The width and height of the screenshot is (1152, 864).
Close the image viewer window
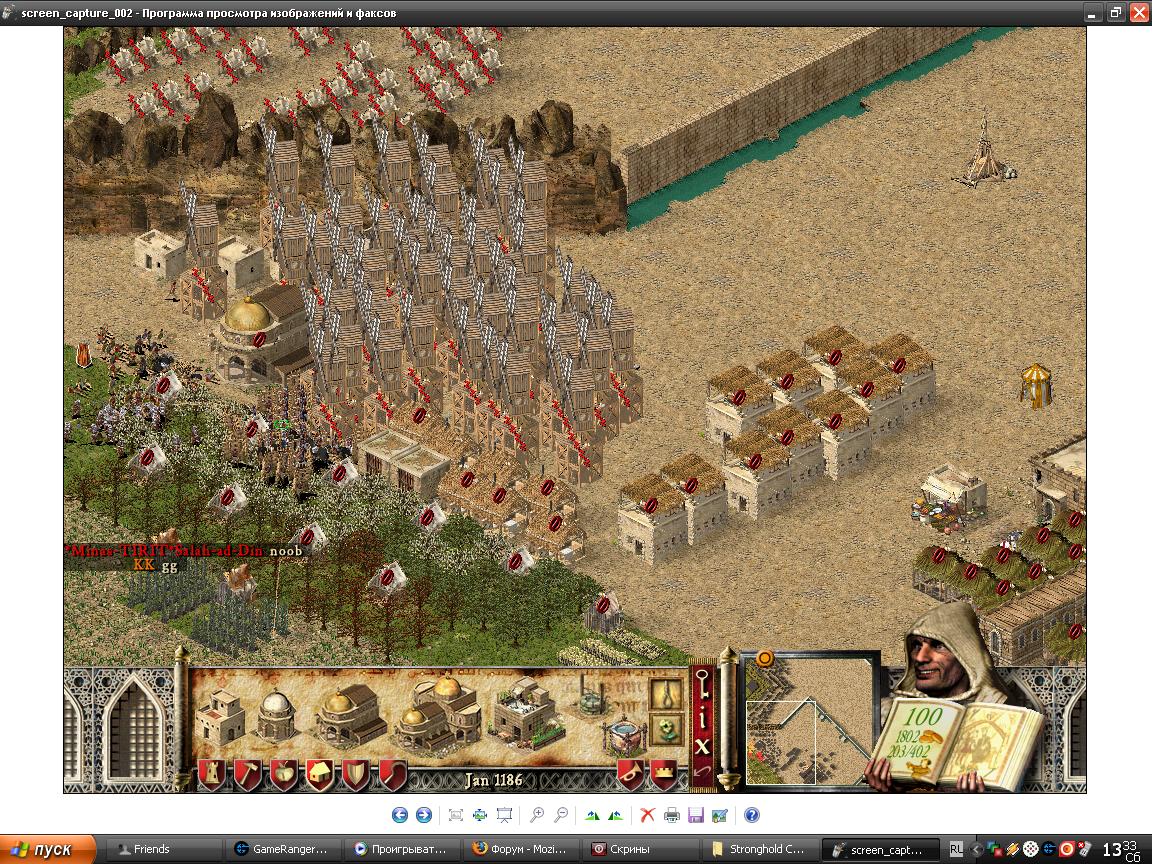(x=1139, y=13)
